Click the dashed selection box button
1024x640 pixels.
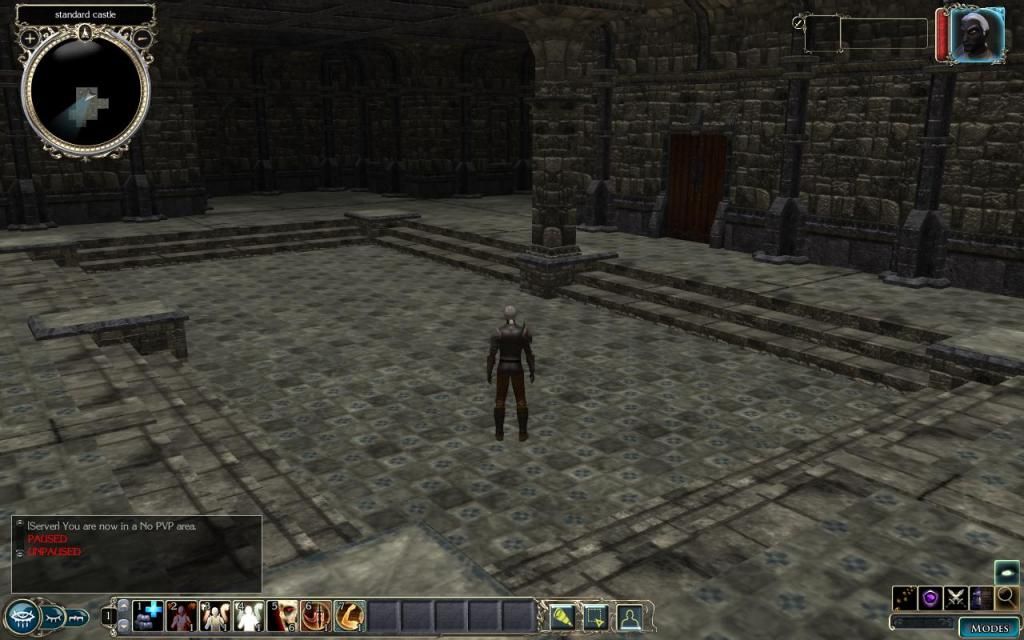[596, 617]
